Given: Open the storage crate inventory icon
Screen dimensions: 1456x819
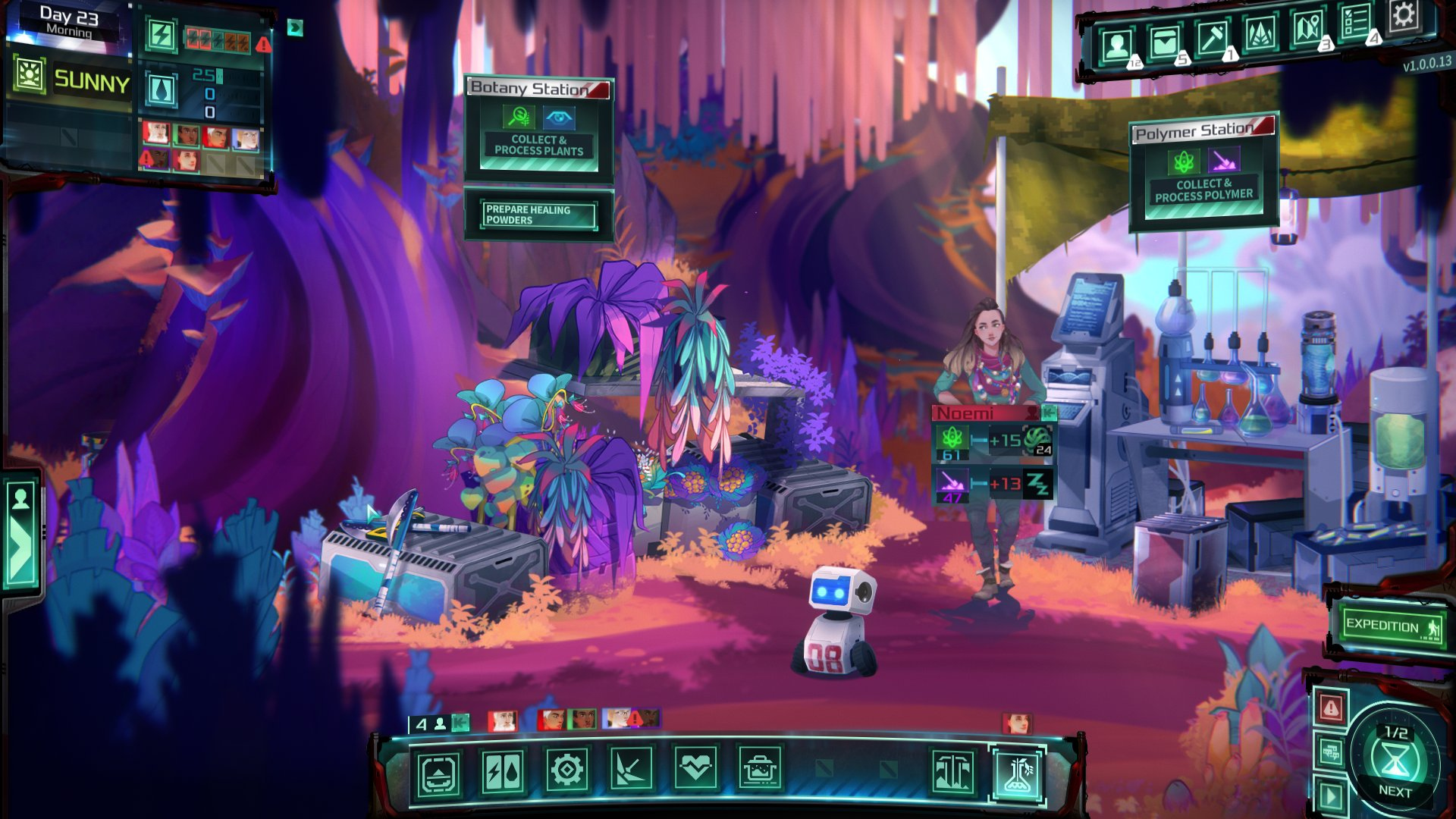Looking at the screenshot, I should [1164, 43].
